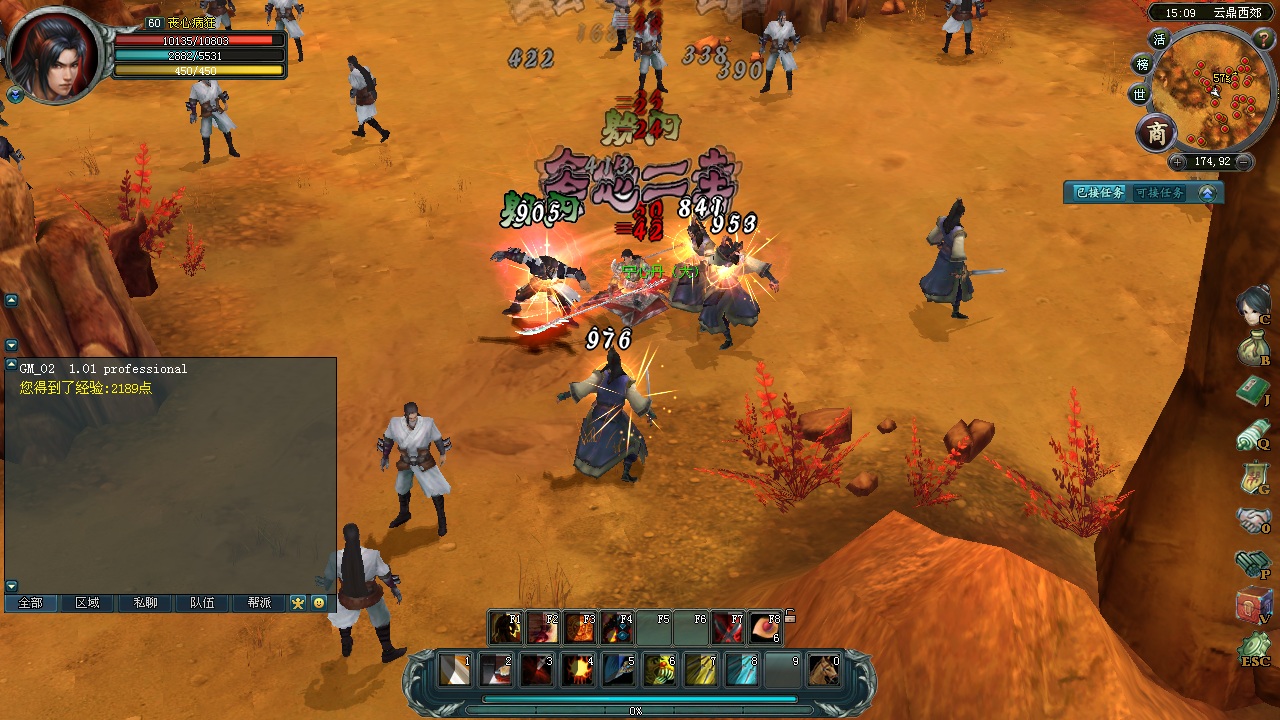The image size is (1280, 720).
Task: Open the bag pouch icon
Action: 1252,348
